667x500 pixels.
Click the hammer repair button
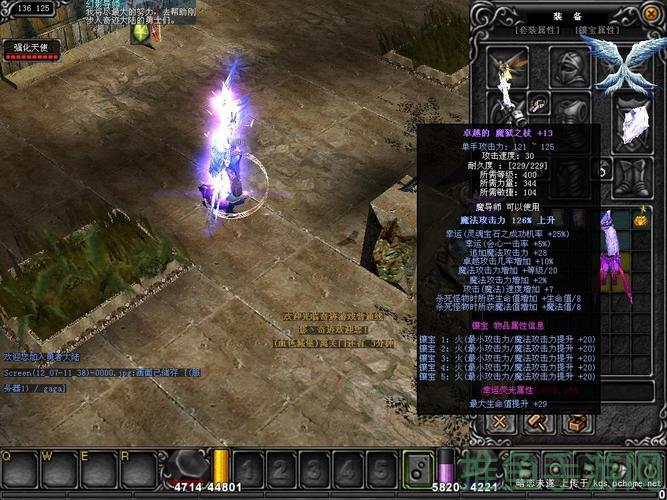coord(537,423)
